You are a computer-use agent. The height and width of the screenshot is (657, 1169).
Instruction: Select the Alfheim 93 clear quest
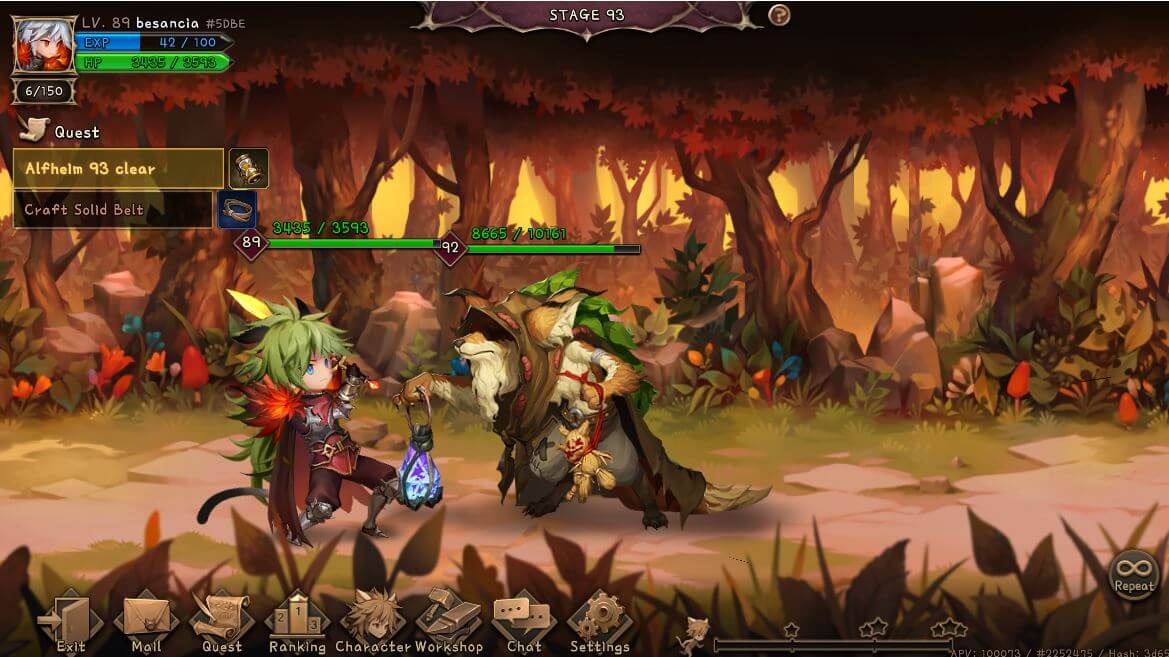pos(118,169)
